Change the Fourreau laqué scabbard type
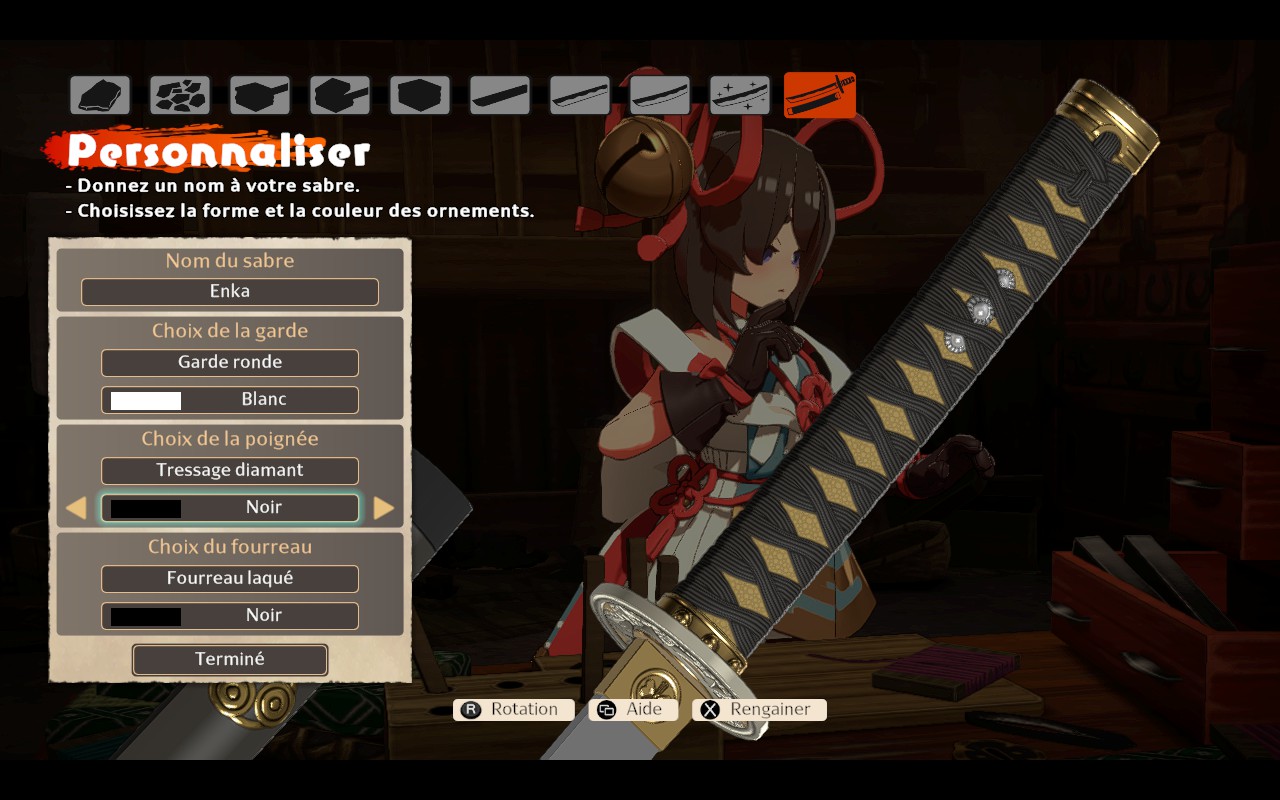Viewport: 1280px width, 800px height. pyautogui.click(x=230, y=578)
